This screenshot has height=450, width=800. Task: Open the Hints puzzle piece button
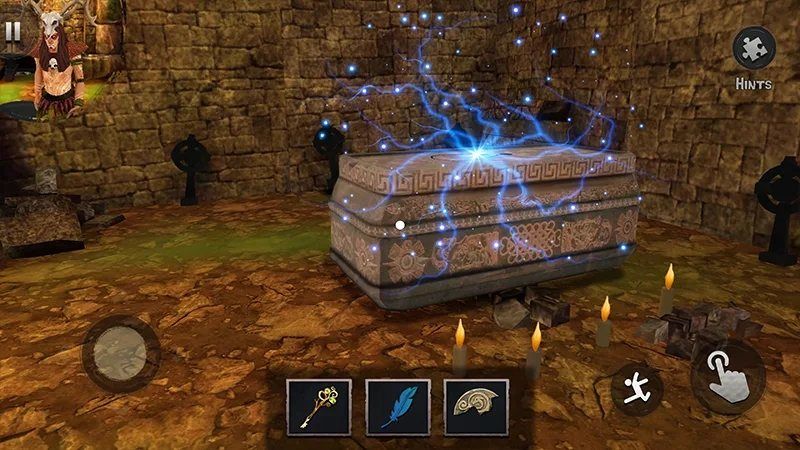tap(754, 50)
